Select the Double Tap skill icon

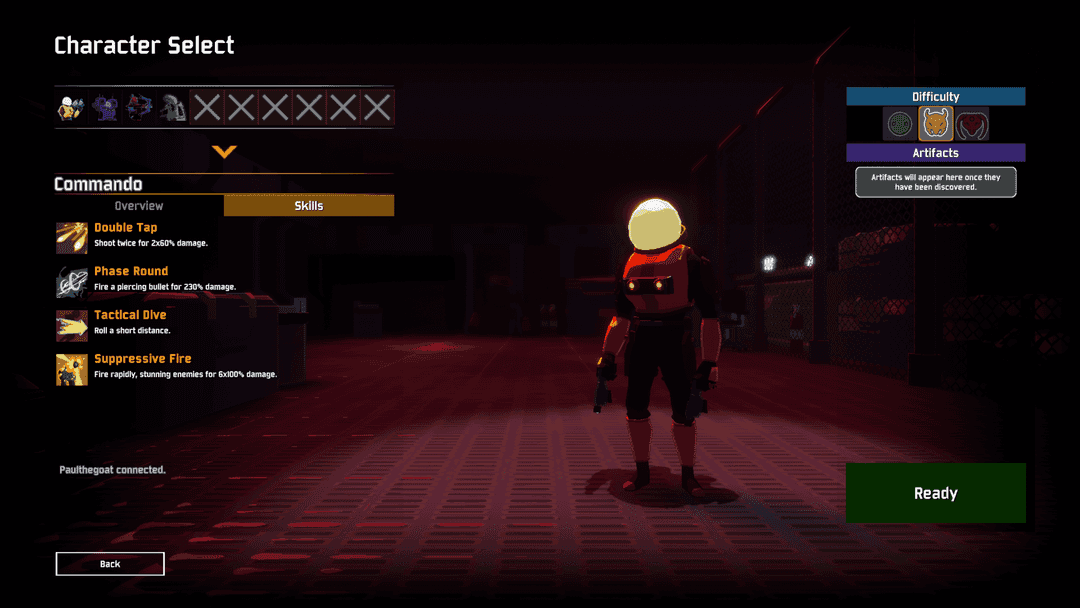pyautogui.click(x=72, y=238)
